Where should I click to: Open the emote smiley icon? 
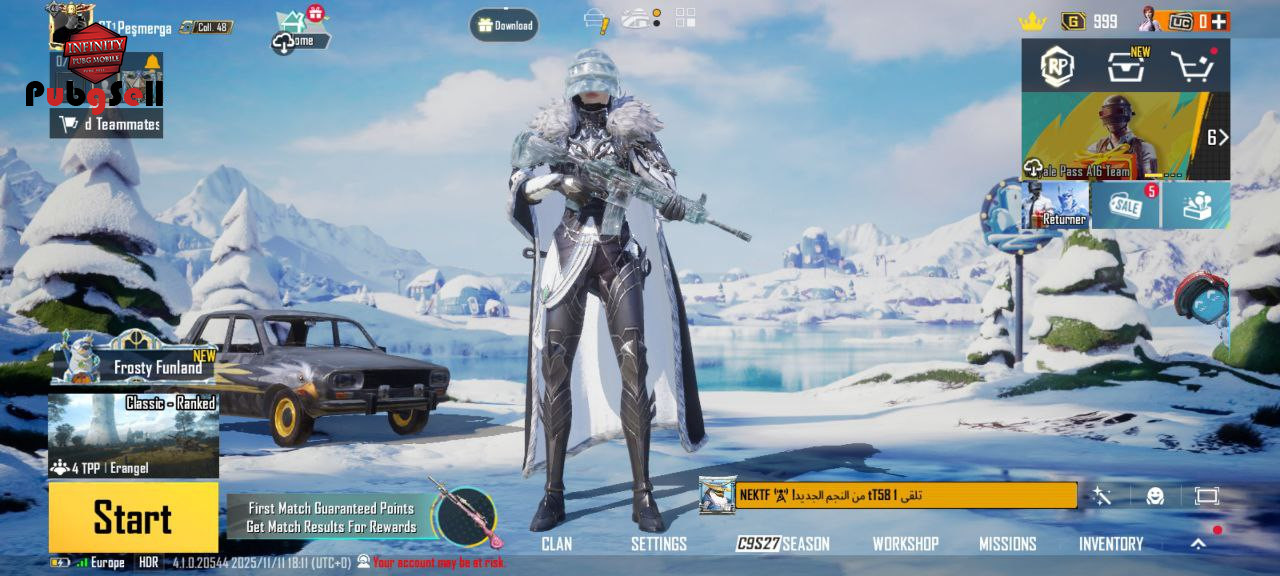click(x=1155, y=496)
